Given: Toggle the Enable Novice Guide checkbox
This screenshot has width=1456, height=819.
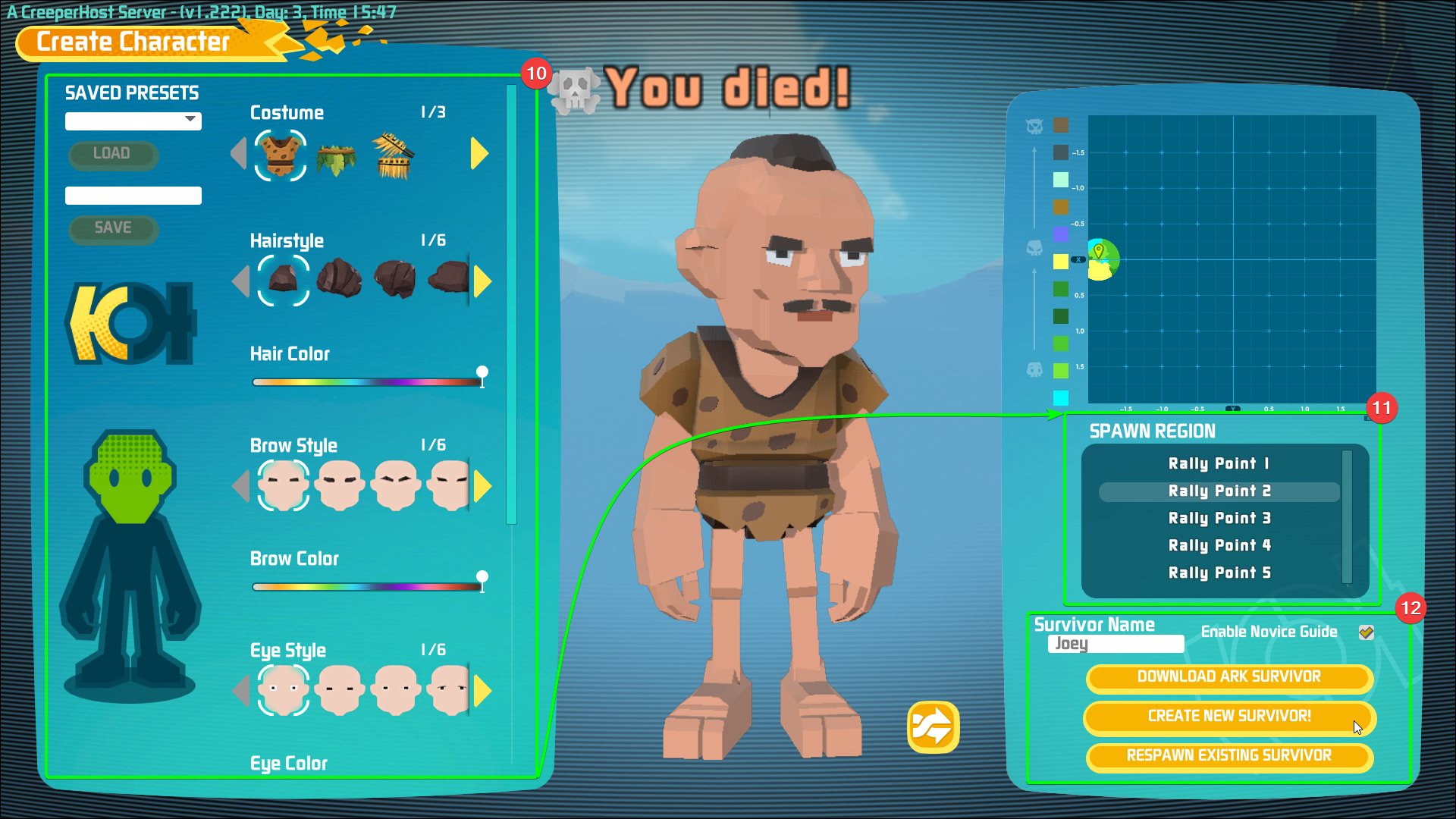Looking at the screenshot, I should [1367, 632].
